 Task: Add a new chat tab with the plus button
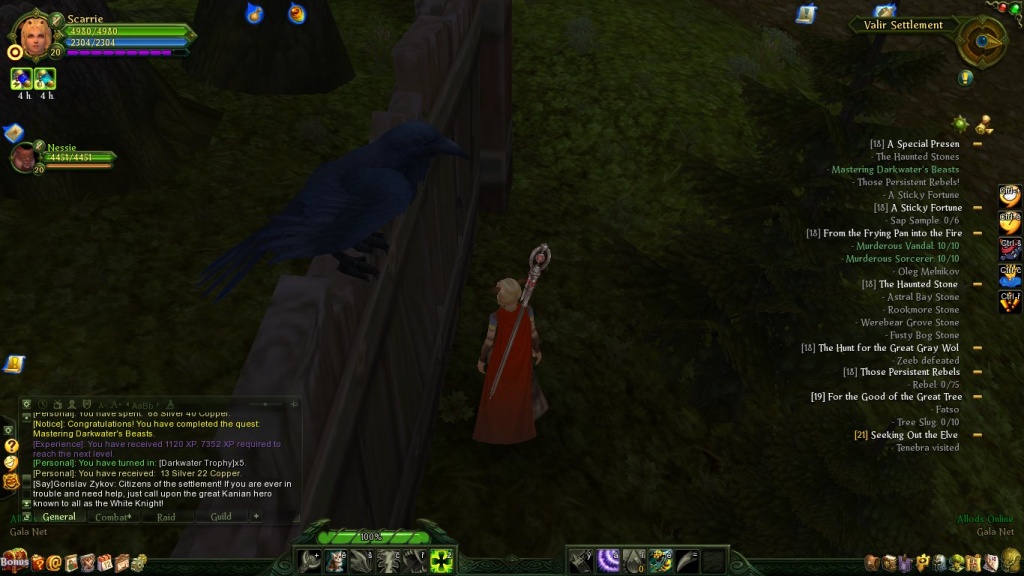(x=256, y=516)
